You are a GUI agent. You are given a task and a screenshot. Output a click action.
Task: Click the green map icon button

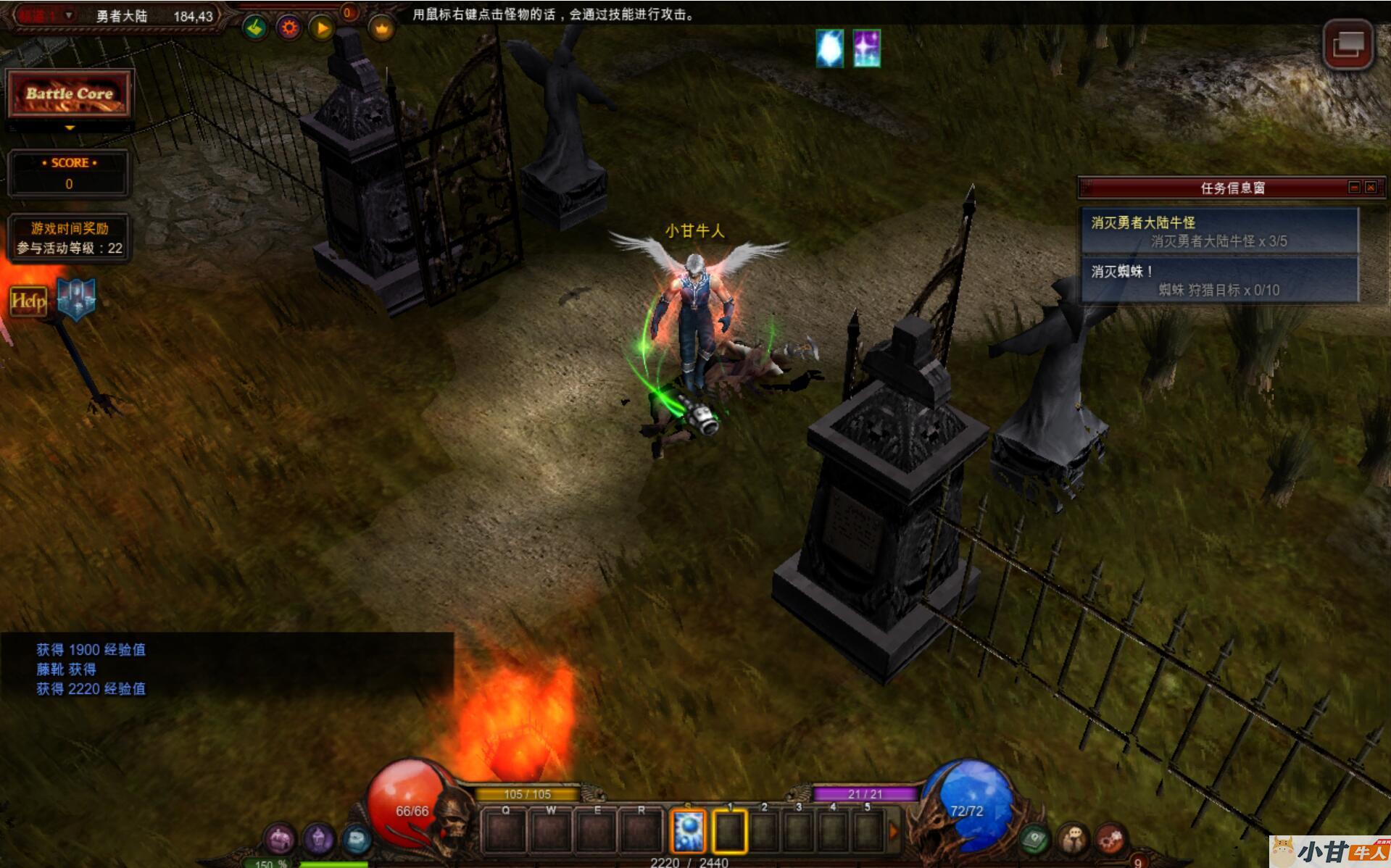pos(254,29)
